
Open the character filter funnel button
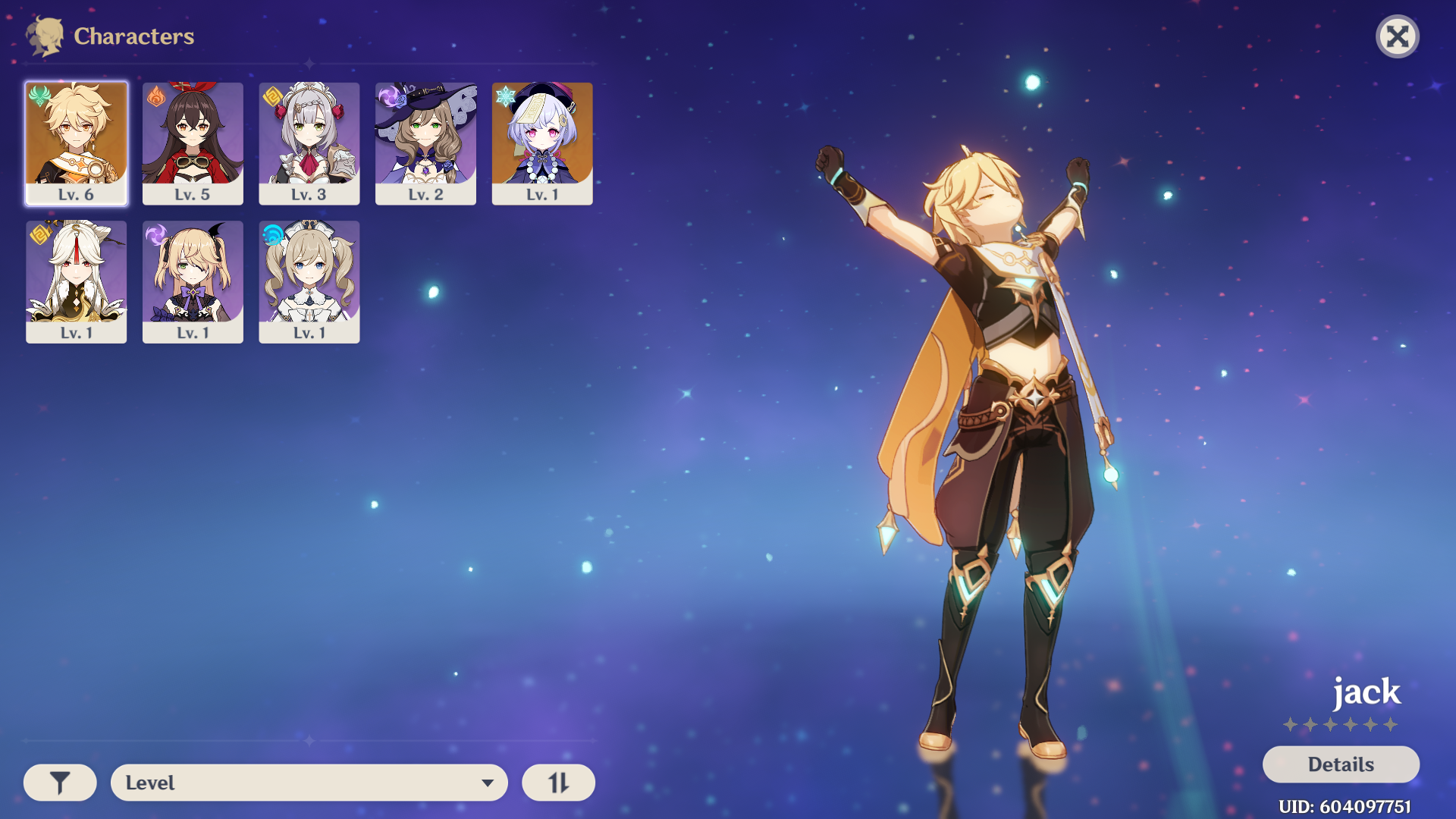click(x=60, y=783)
